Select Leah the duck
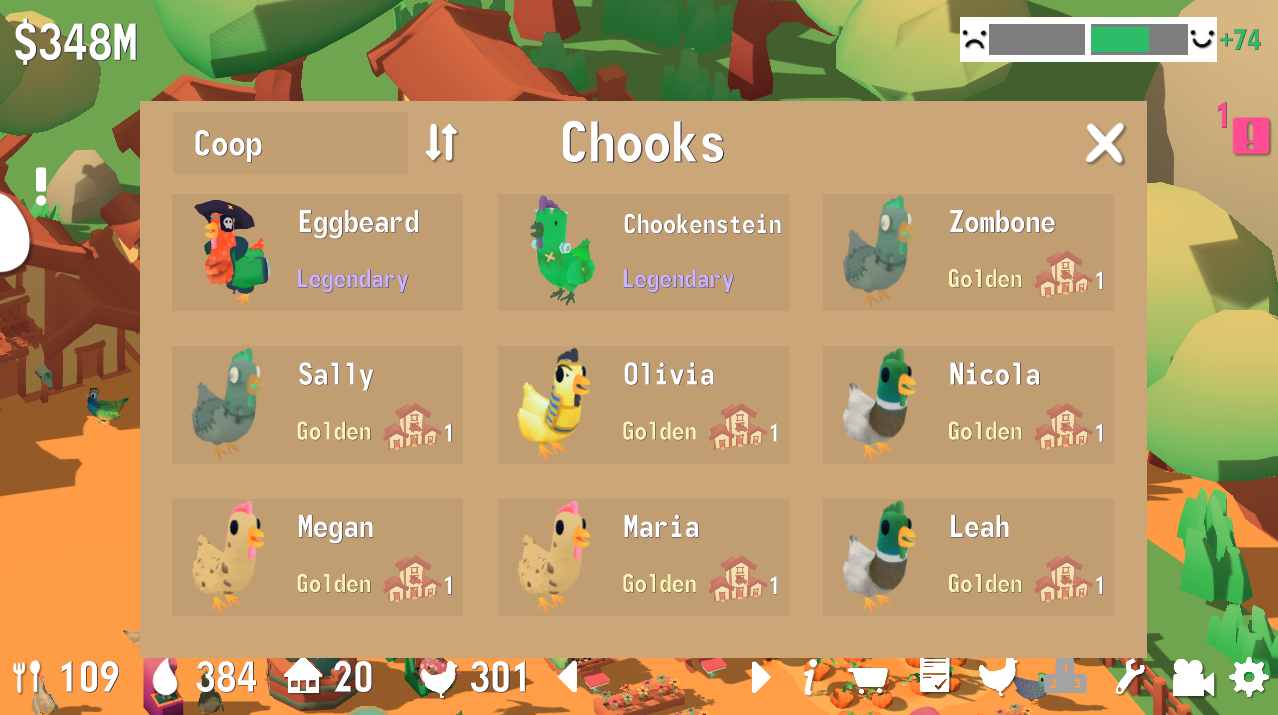The image size is (1278, 715). click(968, 558)
